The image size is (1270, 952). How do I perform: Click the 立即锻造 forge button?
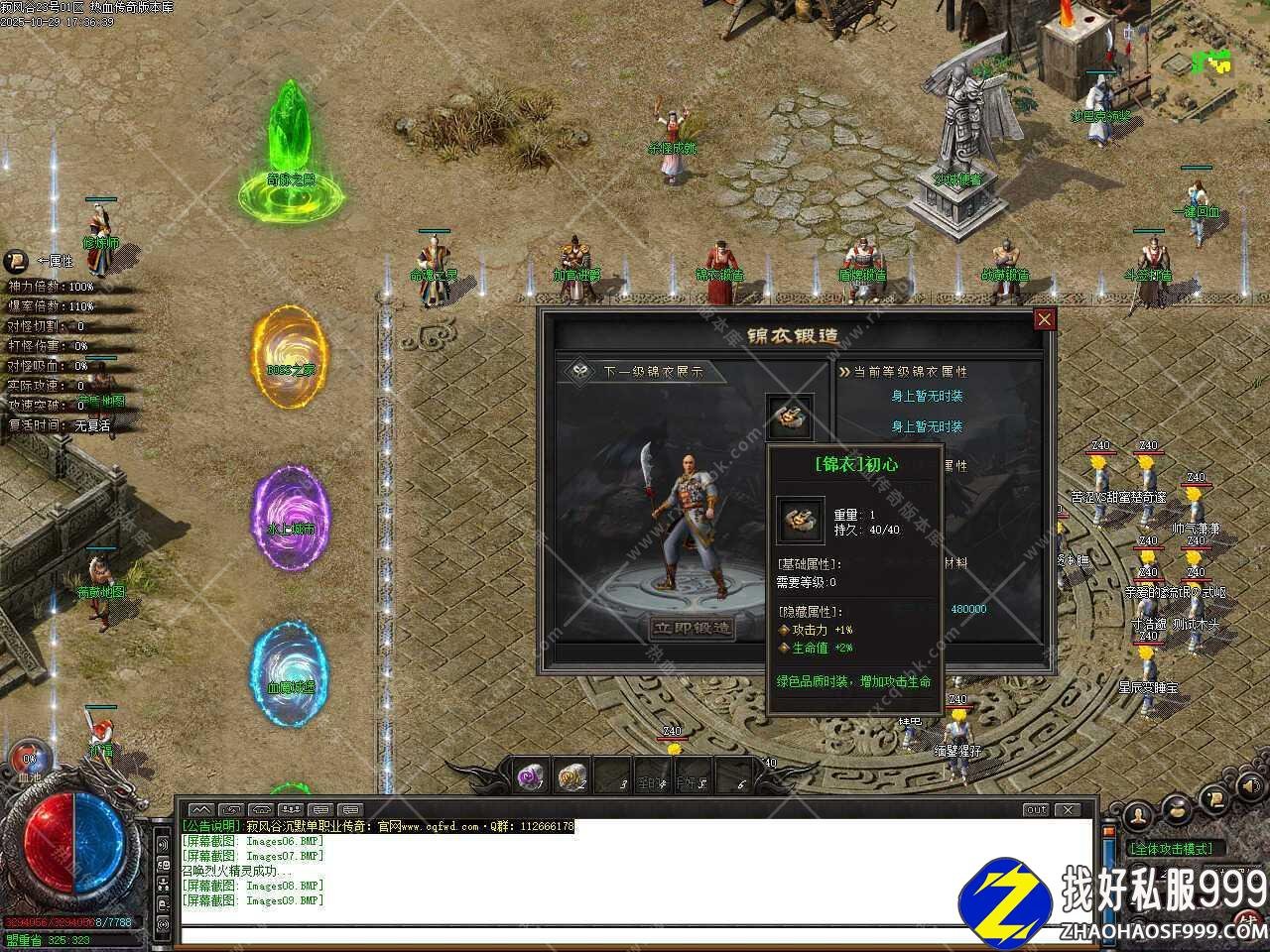(693, 628)
